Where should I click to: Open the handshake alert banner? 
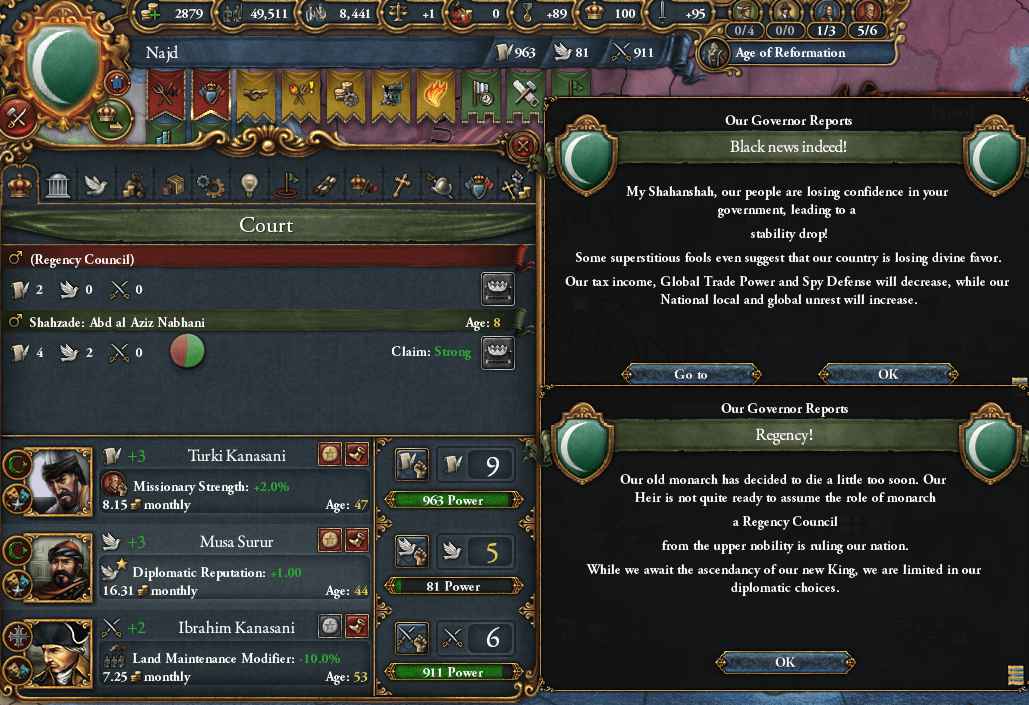coord(256,93)
